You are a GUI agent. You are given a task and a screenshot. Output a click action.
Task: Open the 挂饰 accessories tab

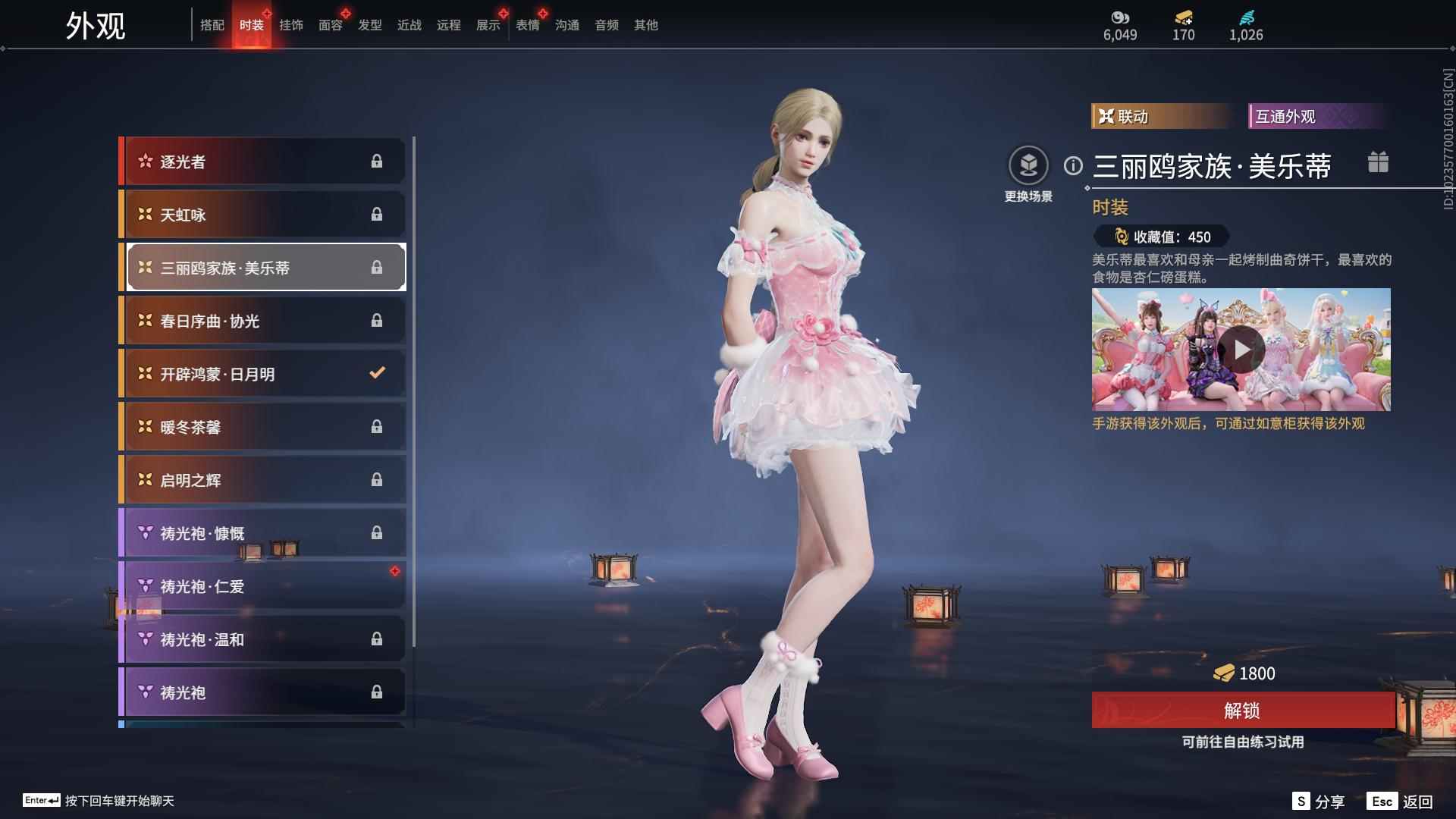click(x=291, y=25)
